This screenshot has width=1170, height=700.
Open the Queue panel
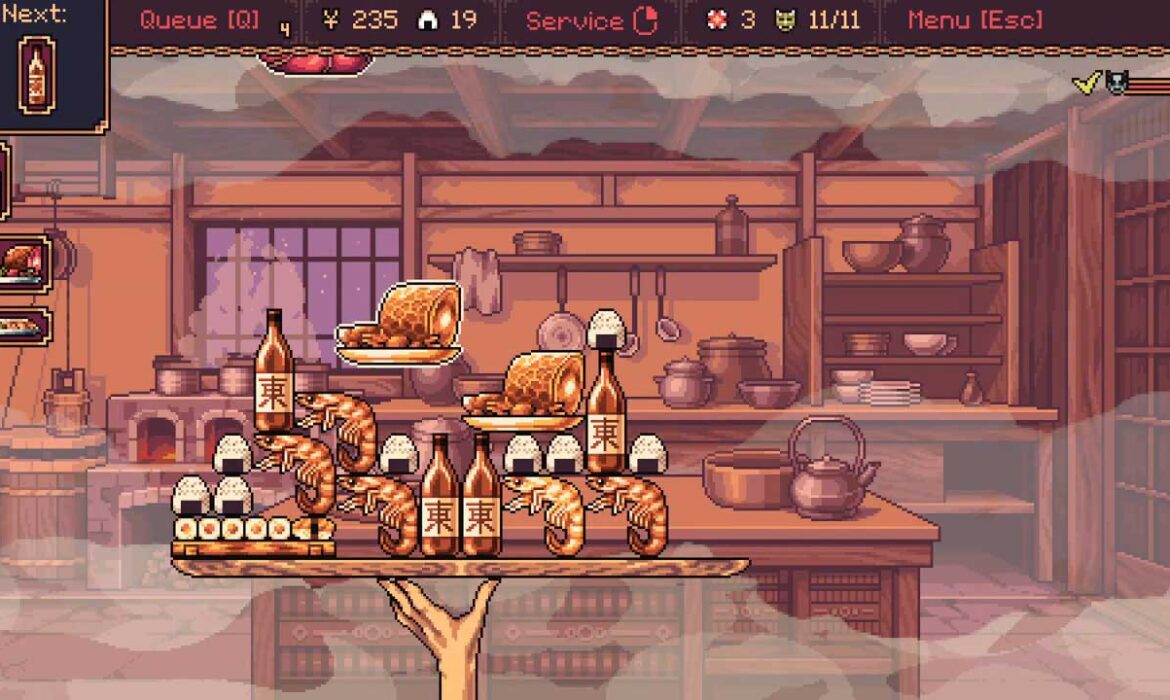coord(200,20)
